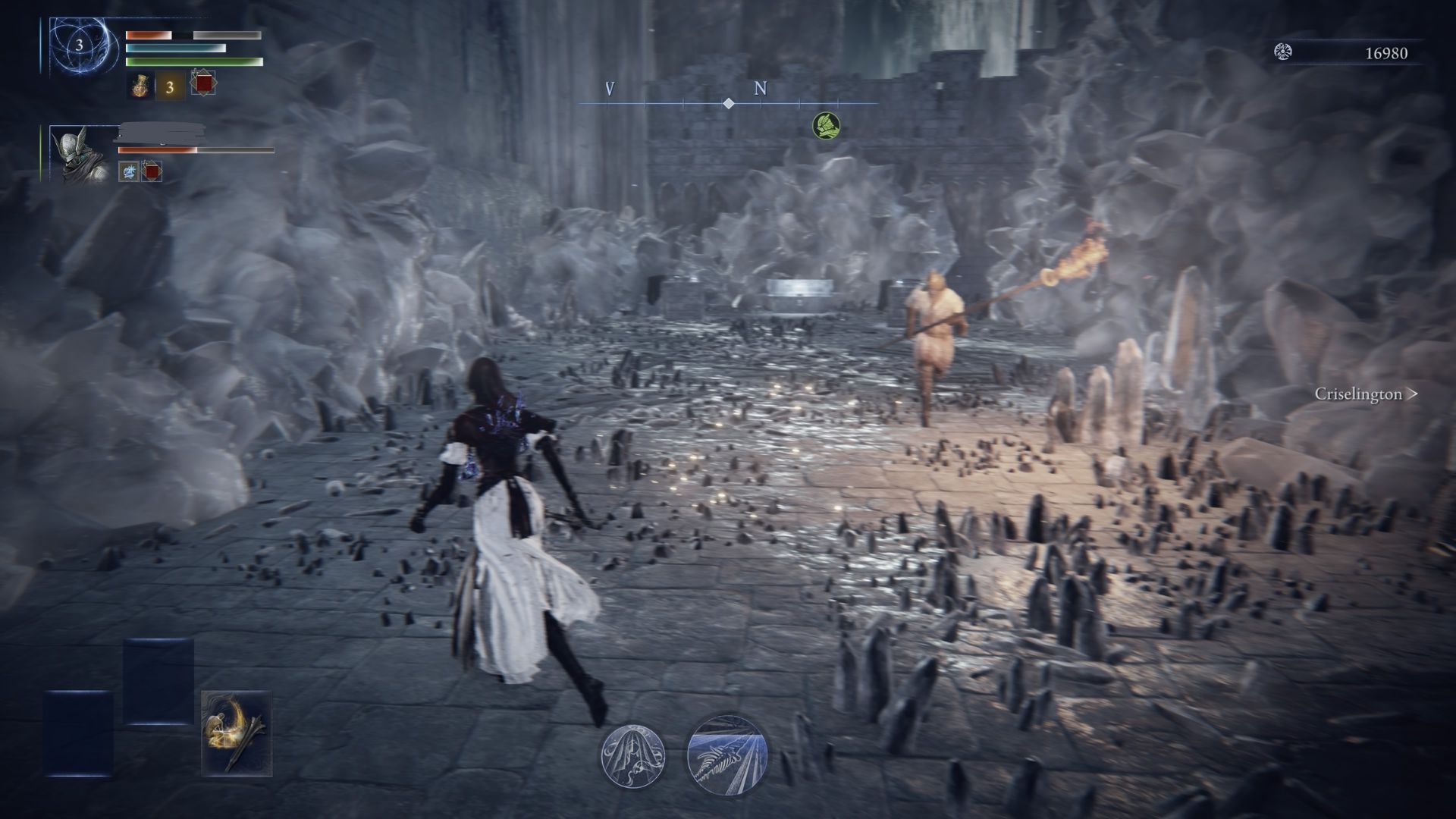Click the level 3 character emblem
This screenshot has height=819, width=1456.
point(79,45)
